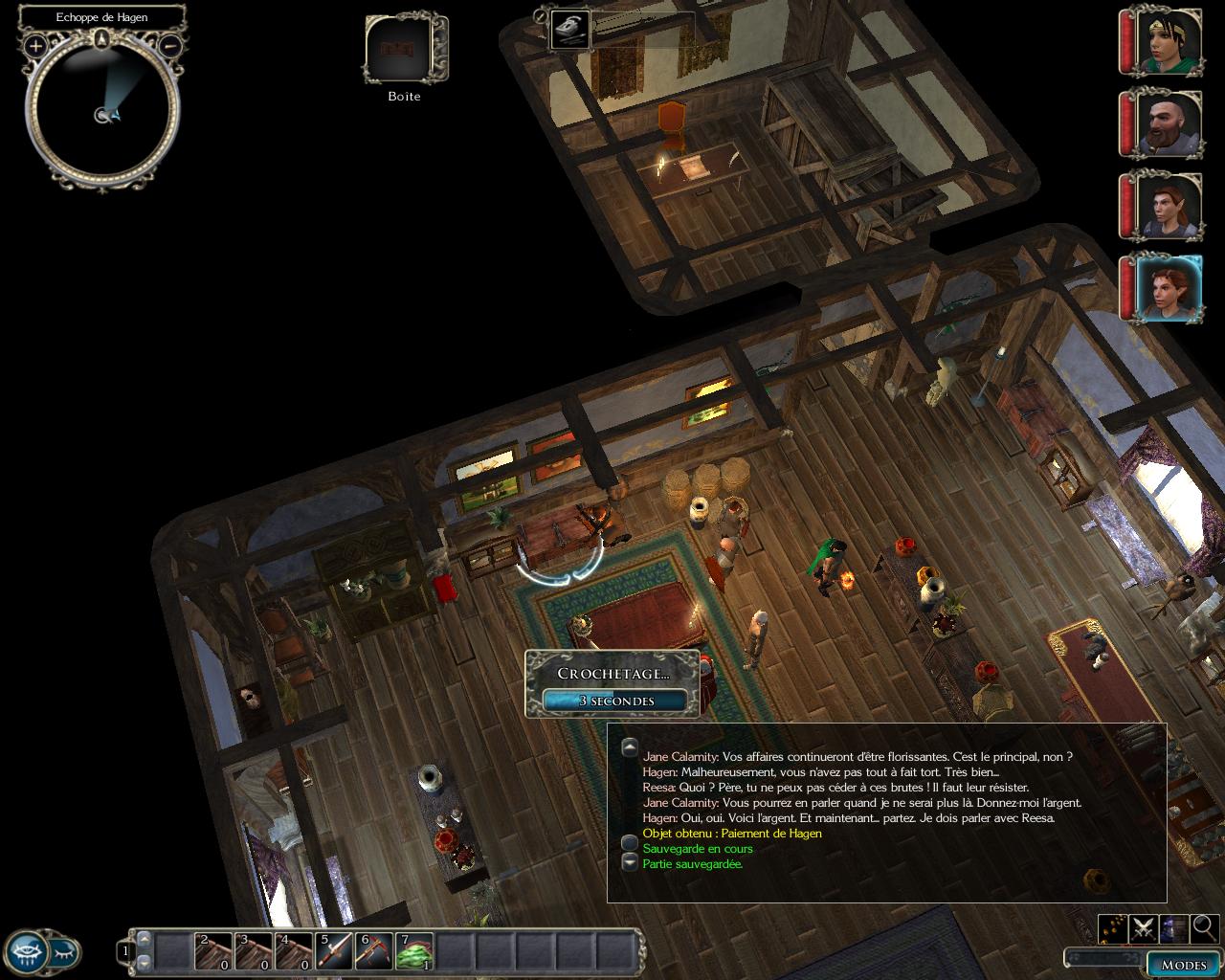Screen dimensions: 1225x980
Task: Zoom out the minimap with the minus button
Action: pyautogui.click(x=169, y=45)
